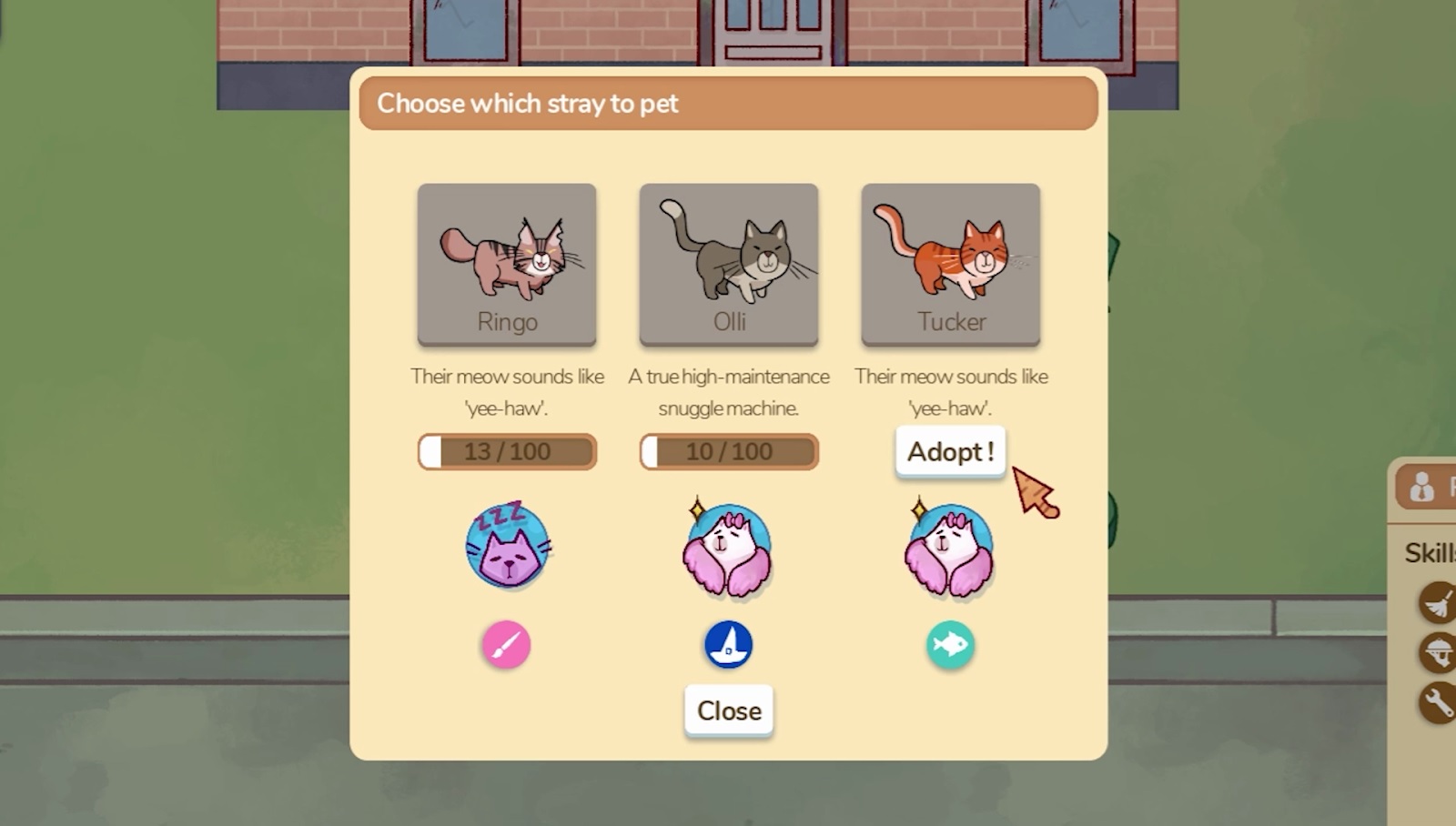Screen dimensions: 1456x826
Task: Select Tucker's teal fish trait icon
Action: 950,644
